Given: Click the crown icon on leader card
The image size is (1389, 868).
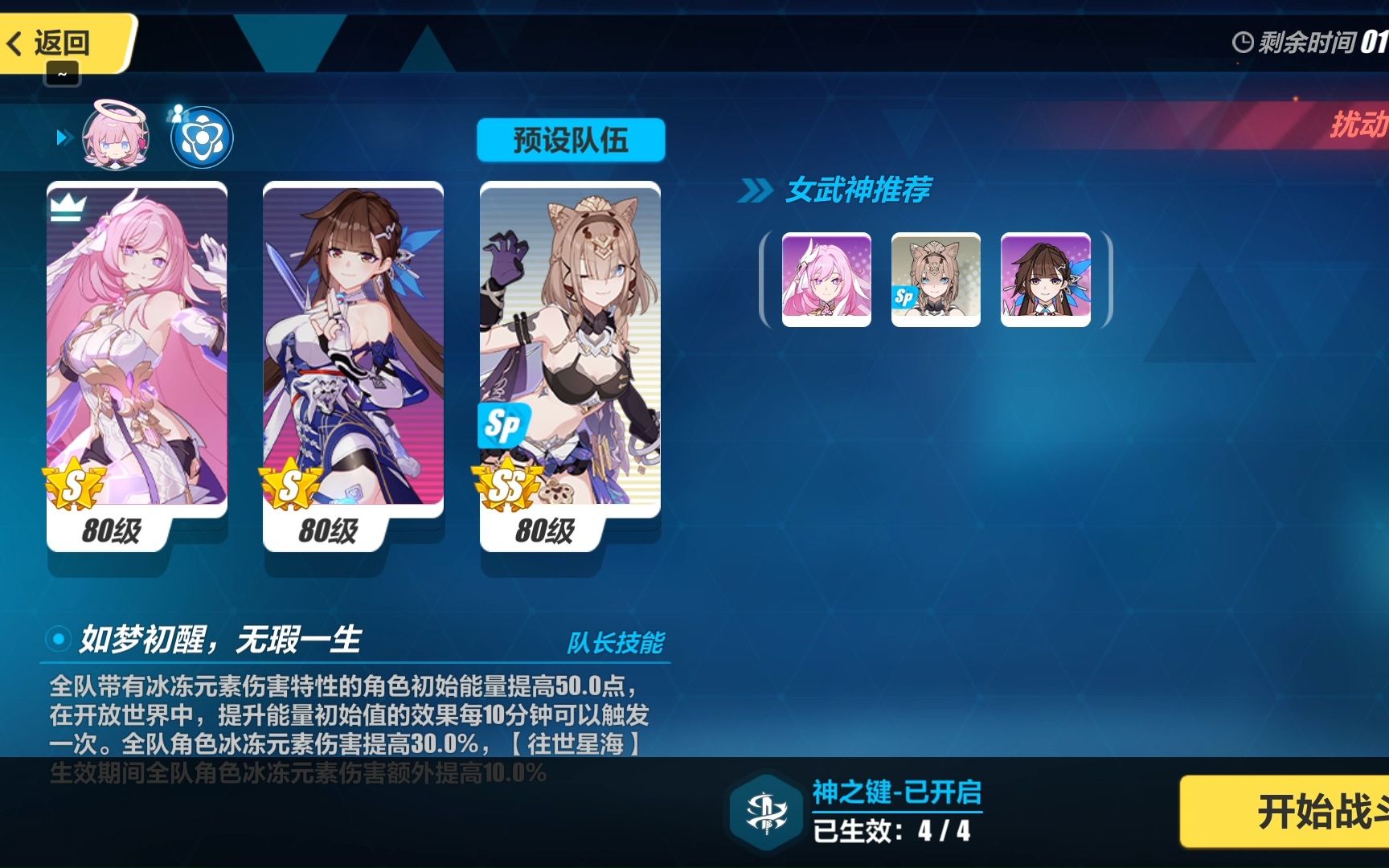Looking at the screenshot, I should click(69, 207).
